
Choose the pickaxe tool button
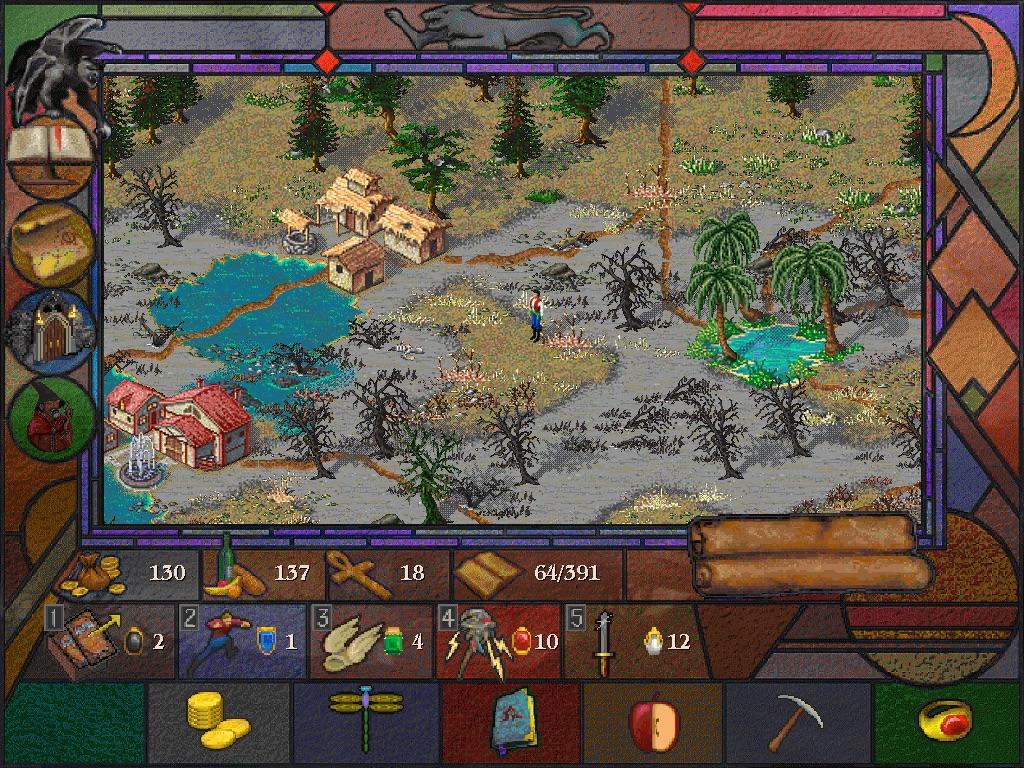(798, 721)
